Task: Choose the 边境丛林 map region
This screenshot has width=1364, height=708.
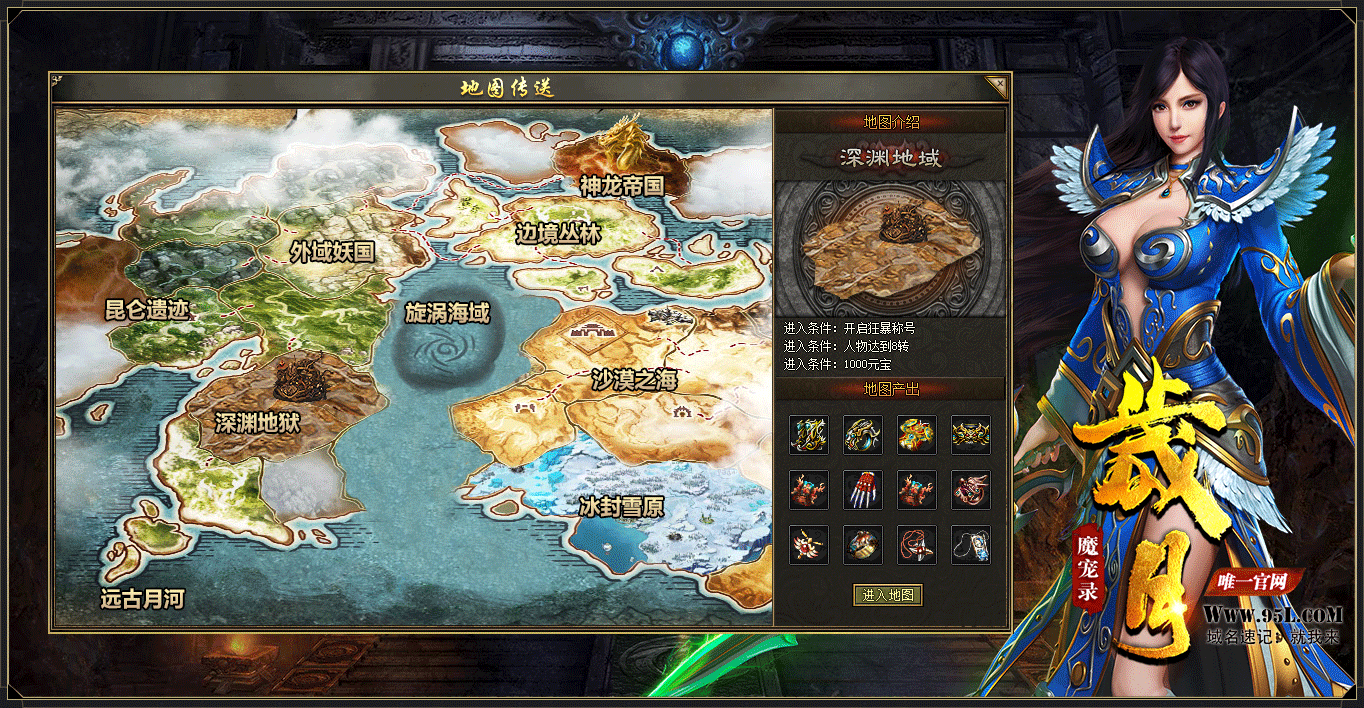Action: [558, 233]
